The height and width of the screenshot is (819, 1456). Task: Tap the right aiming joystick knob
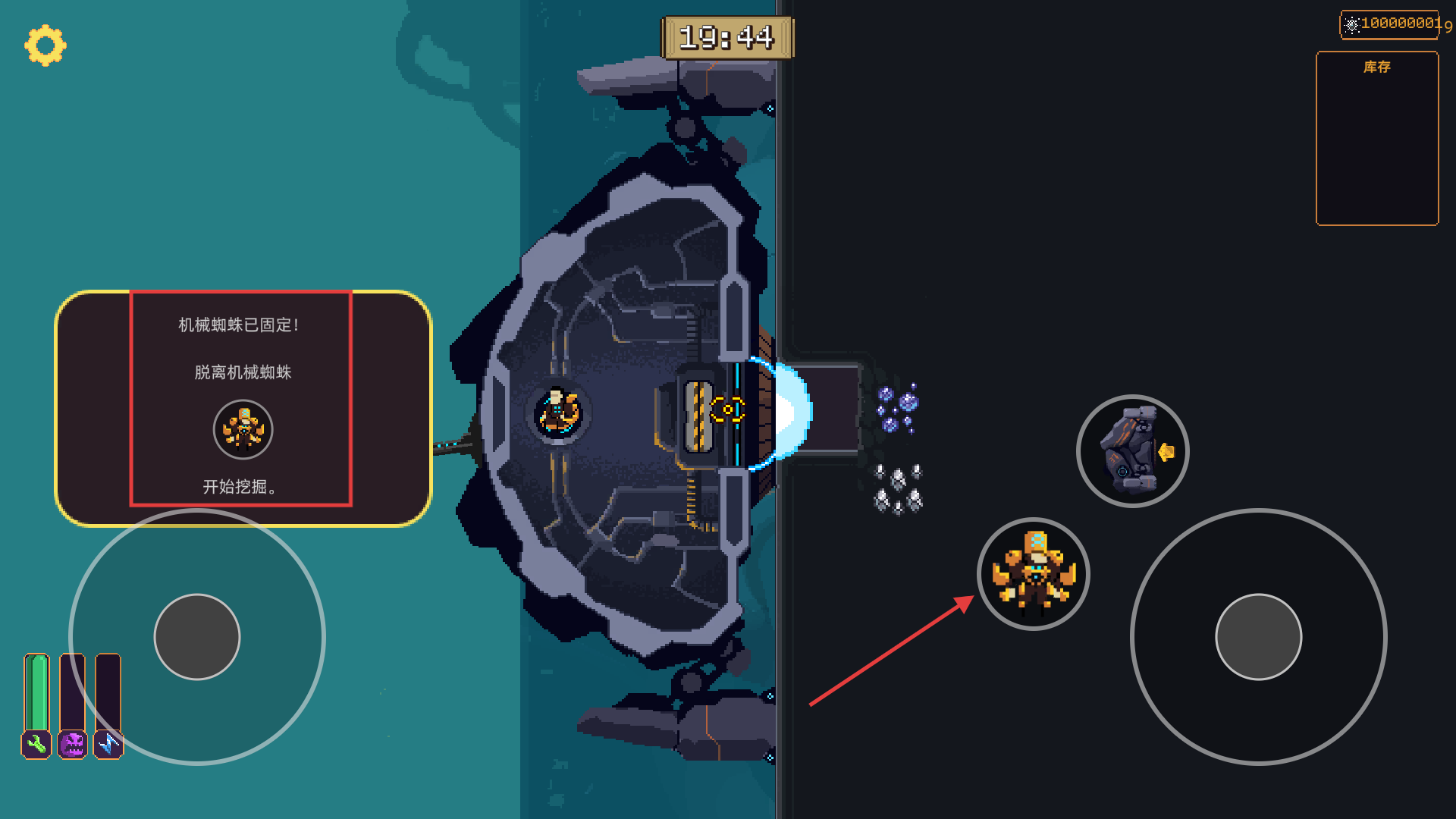point(1258,637)
